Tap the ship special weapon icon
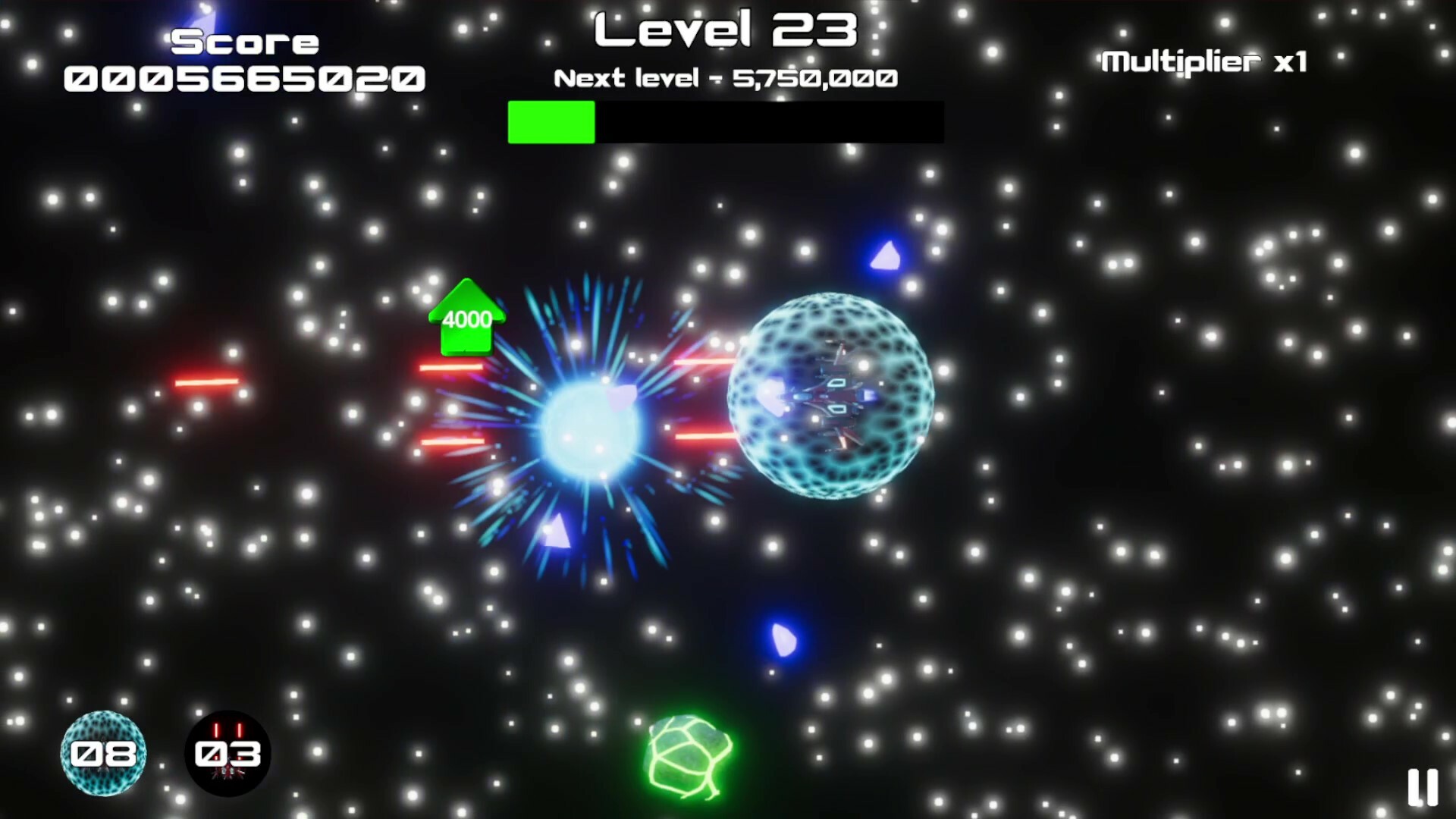 [x=227, y=753]
